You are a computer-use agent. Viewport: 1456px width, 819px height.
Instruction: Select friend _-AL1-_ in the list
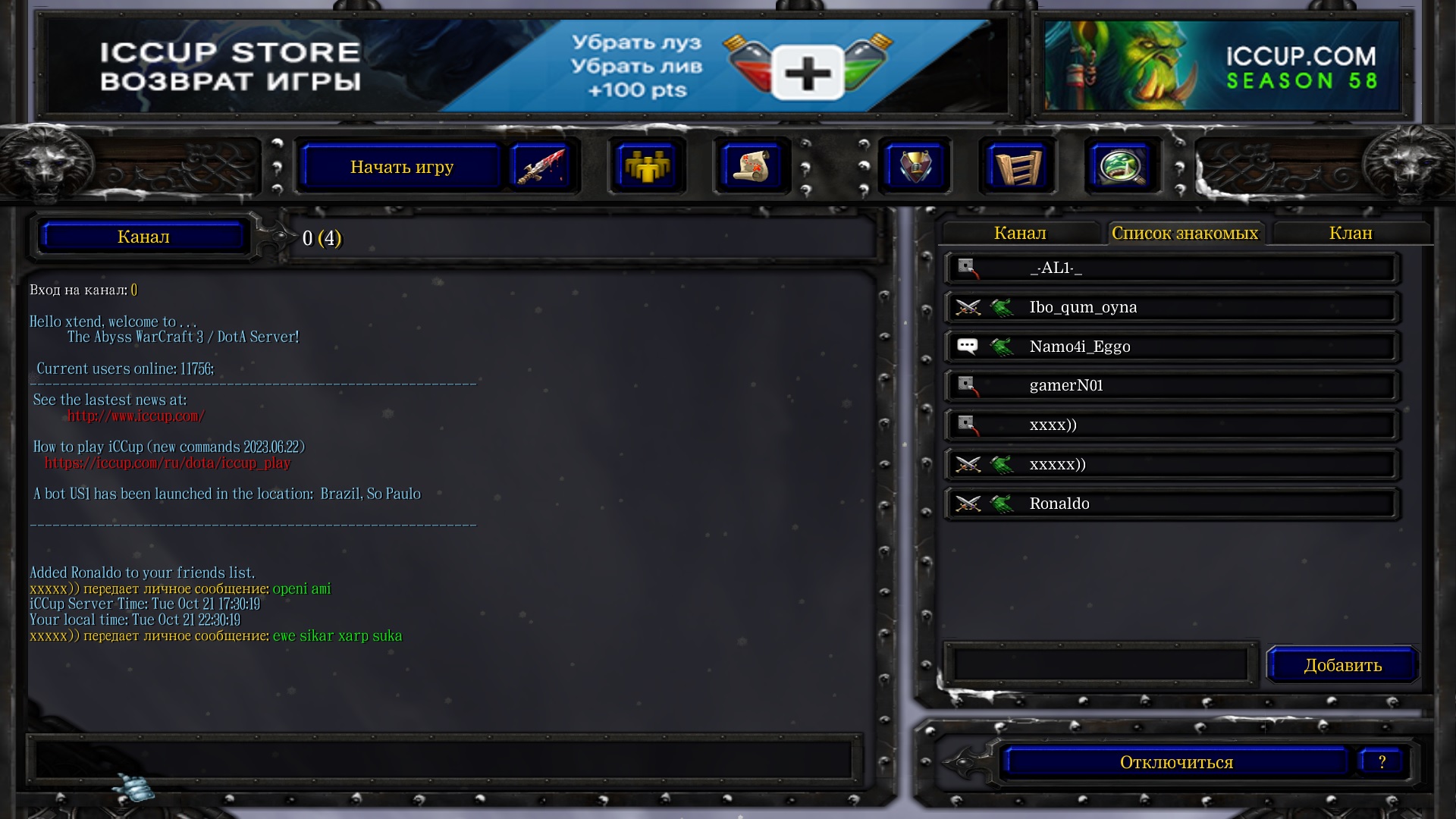point(1171,268)
